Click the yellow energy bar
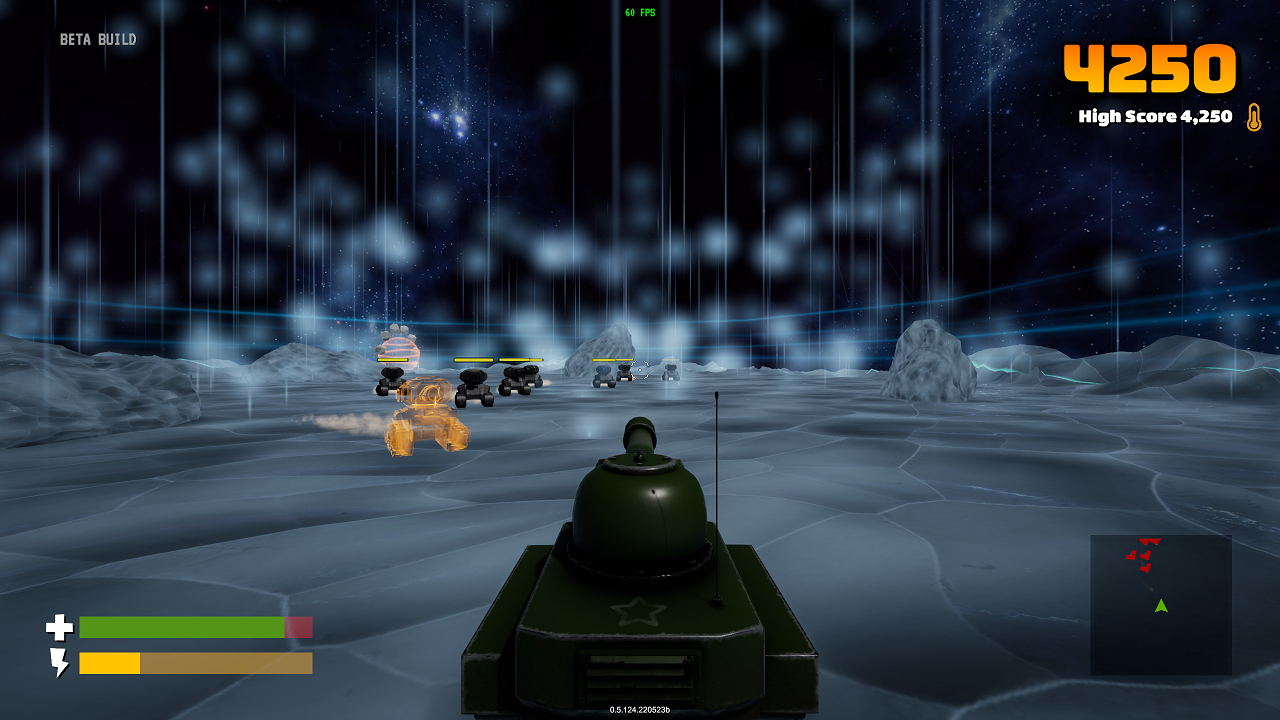Image resolution: width=1280 pixels, height=720 pixels. click(112, 662)
